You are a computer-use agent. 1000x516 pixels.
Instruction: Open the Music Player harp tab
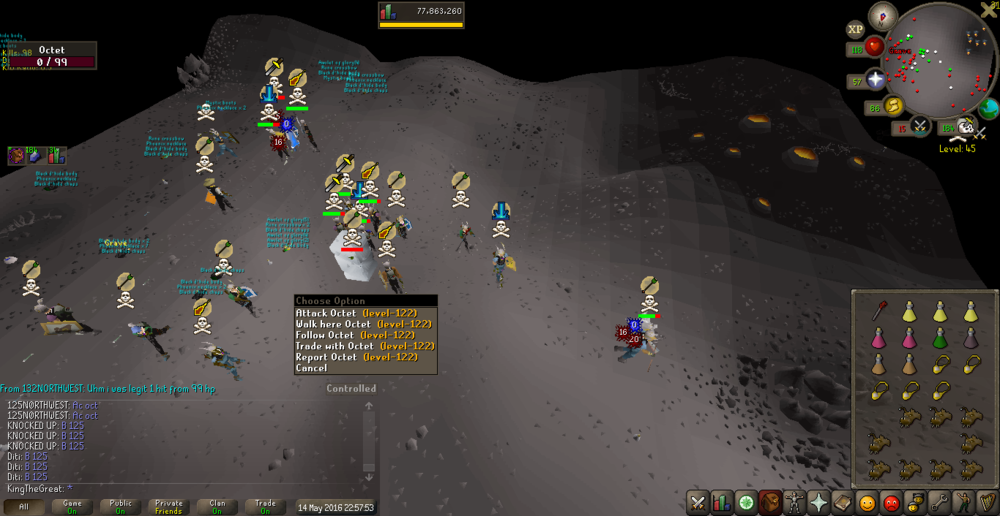986,502
